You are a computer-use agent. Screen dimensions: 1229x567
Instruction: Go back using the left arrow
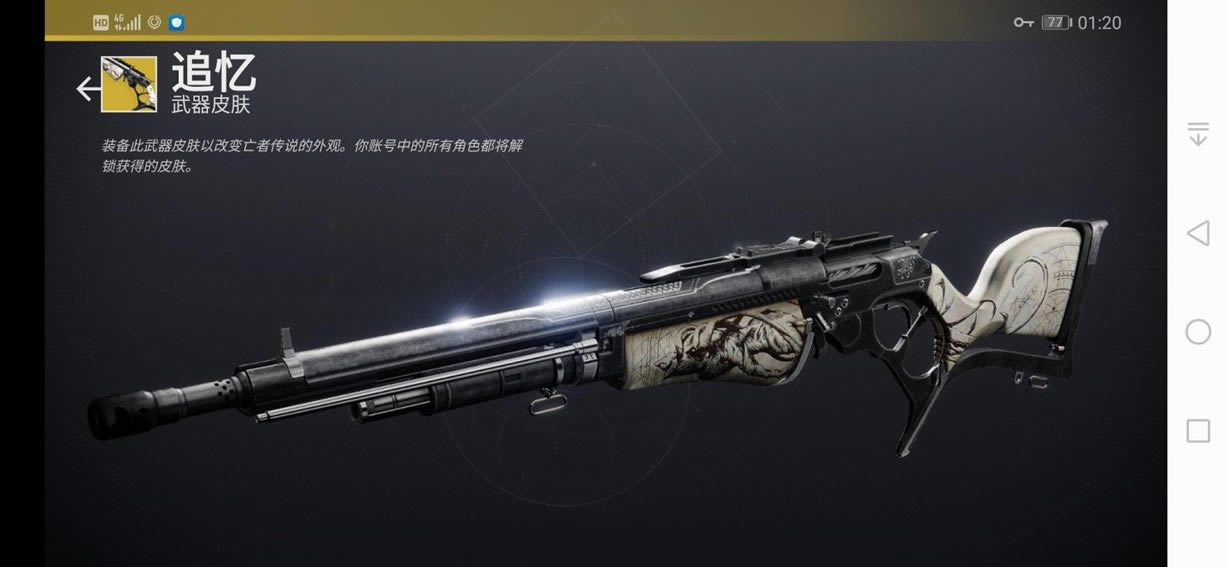tap(88, 89)
